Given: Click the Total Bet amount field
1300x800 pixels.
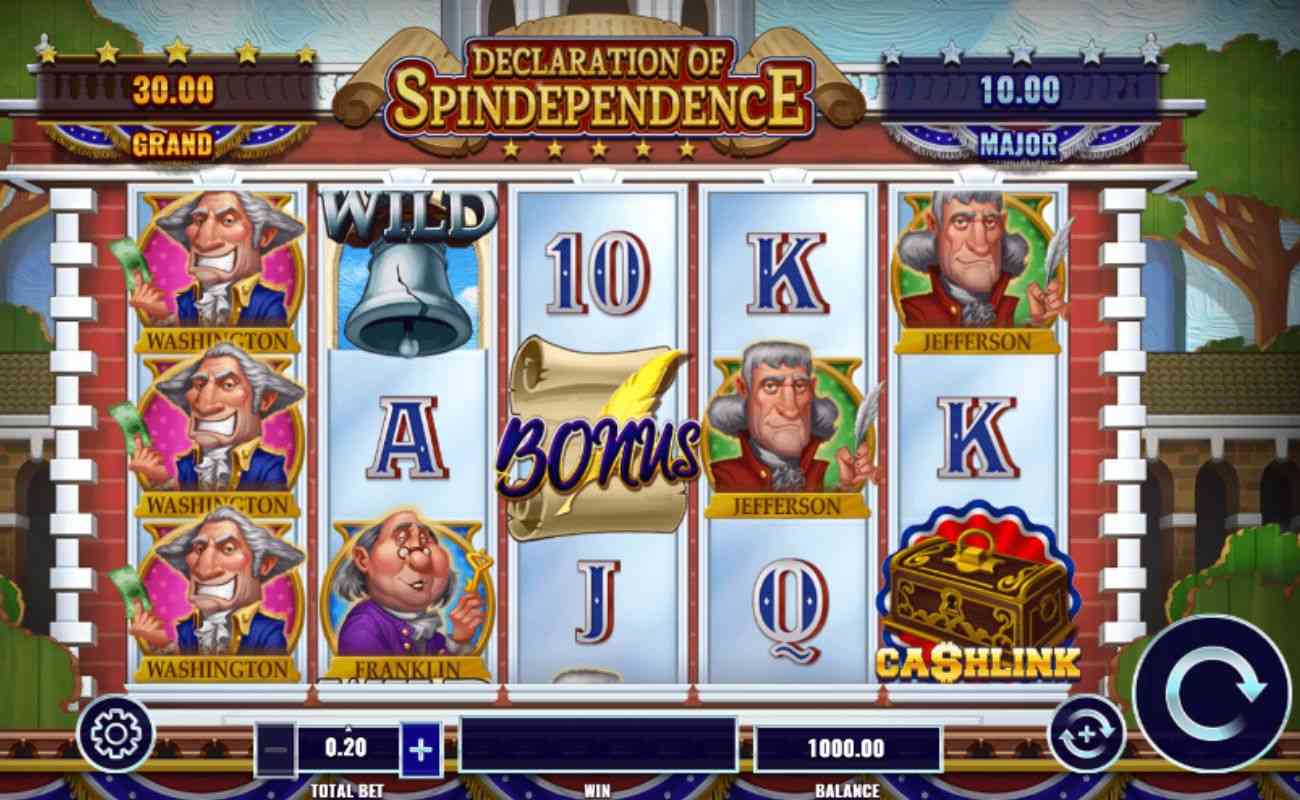Looking at the screenshot, I should pos(346,747).
